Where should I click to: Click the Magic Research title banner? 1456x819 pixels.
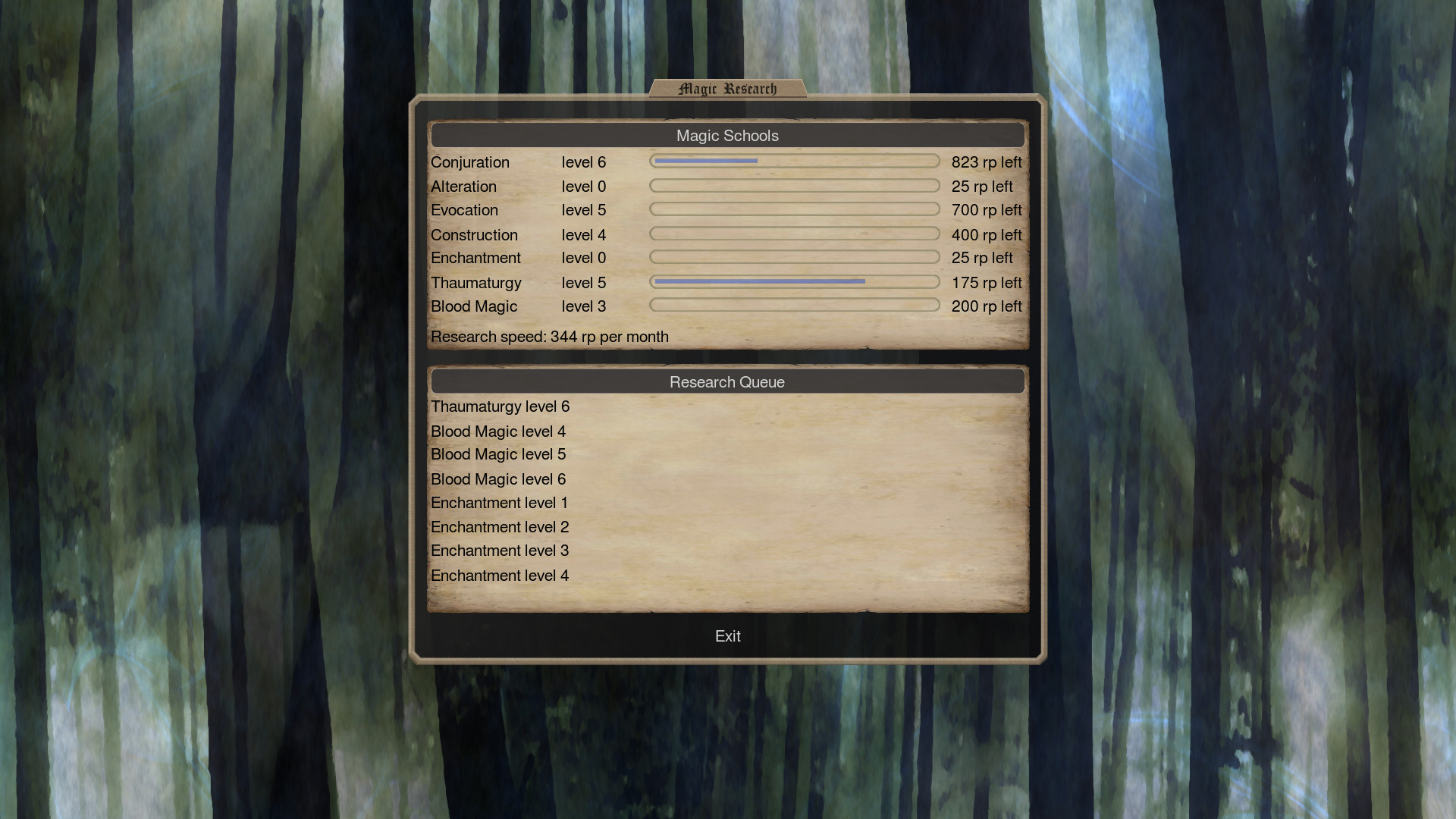point(727,89)
